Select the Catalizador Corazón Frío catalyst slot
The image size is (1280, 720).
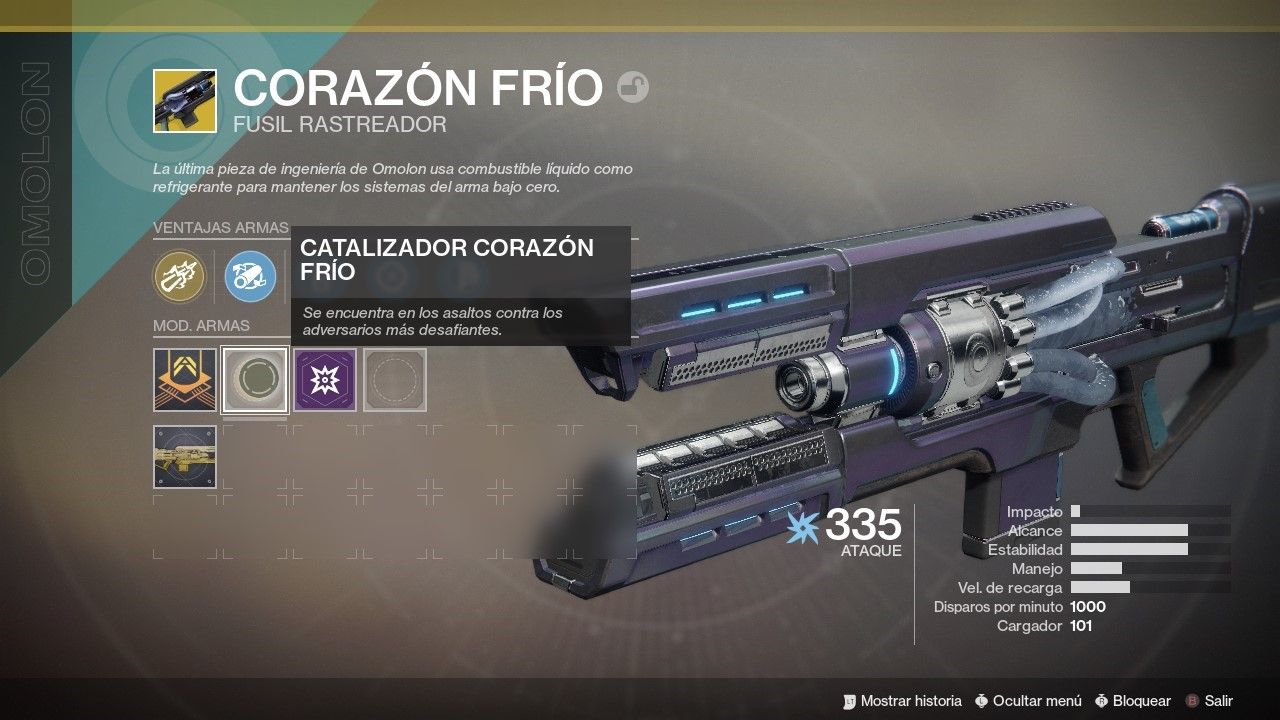(x=255, y=379)
